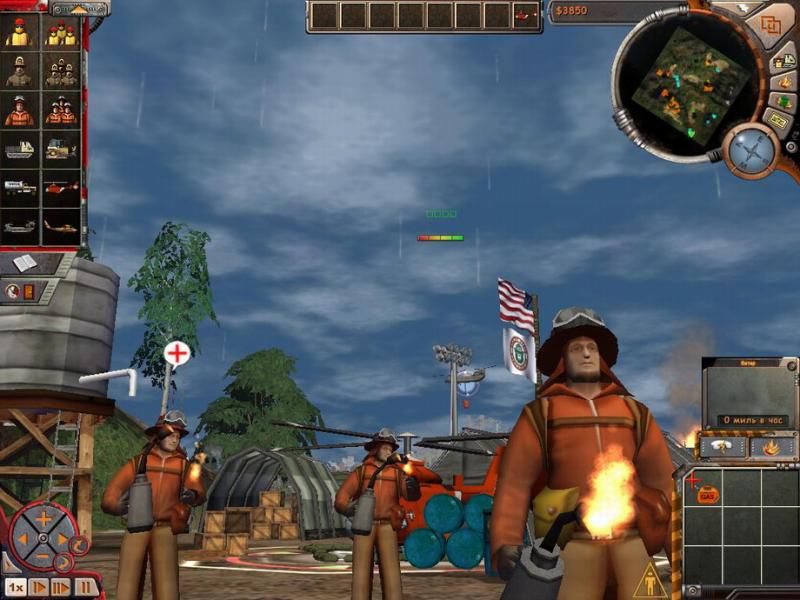Image resolution: width=800 pixels, height=600 pixels.
Task: Select the single yellow-jacket firefighter unit
Action: (x=19, y=33)
